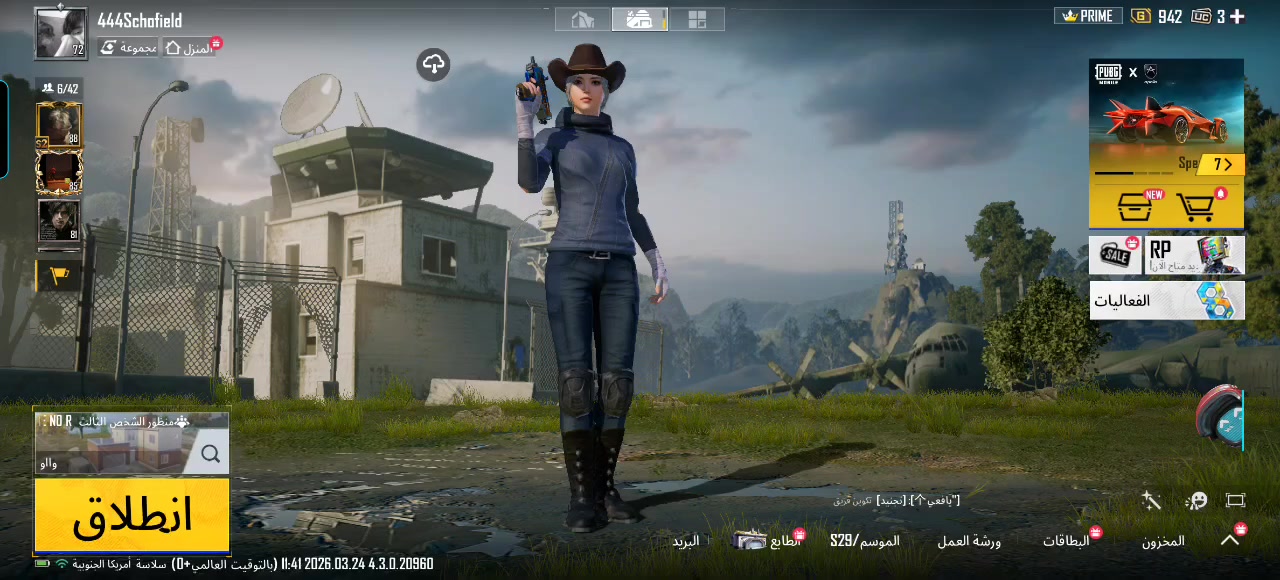Open the shopping cart store icon
Screen dimensions: 1280x580
1197,207
